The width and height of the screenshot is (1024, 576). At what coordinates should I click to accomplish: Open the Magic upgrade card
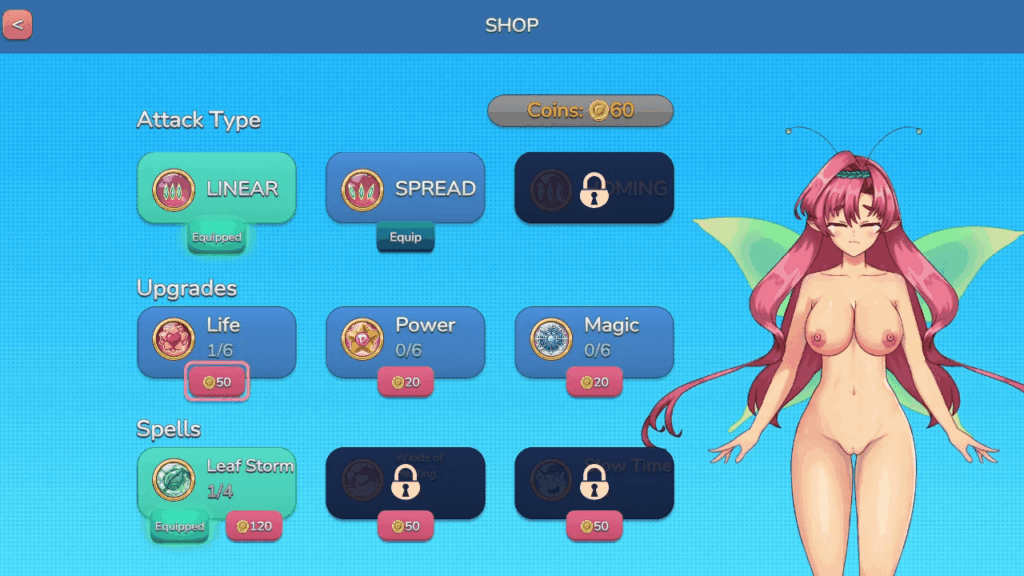[x=594, y=338]
